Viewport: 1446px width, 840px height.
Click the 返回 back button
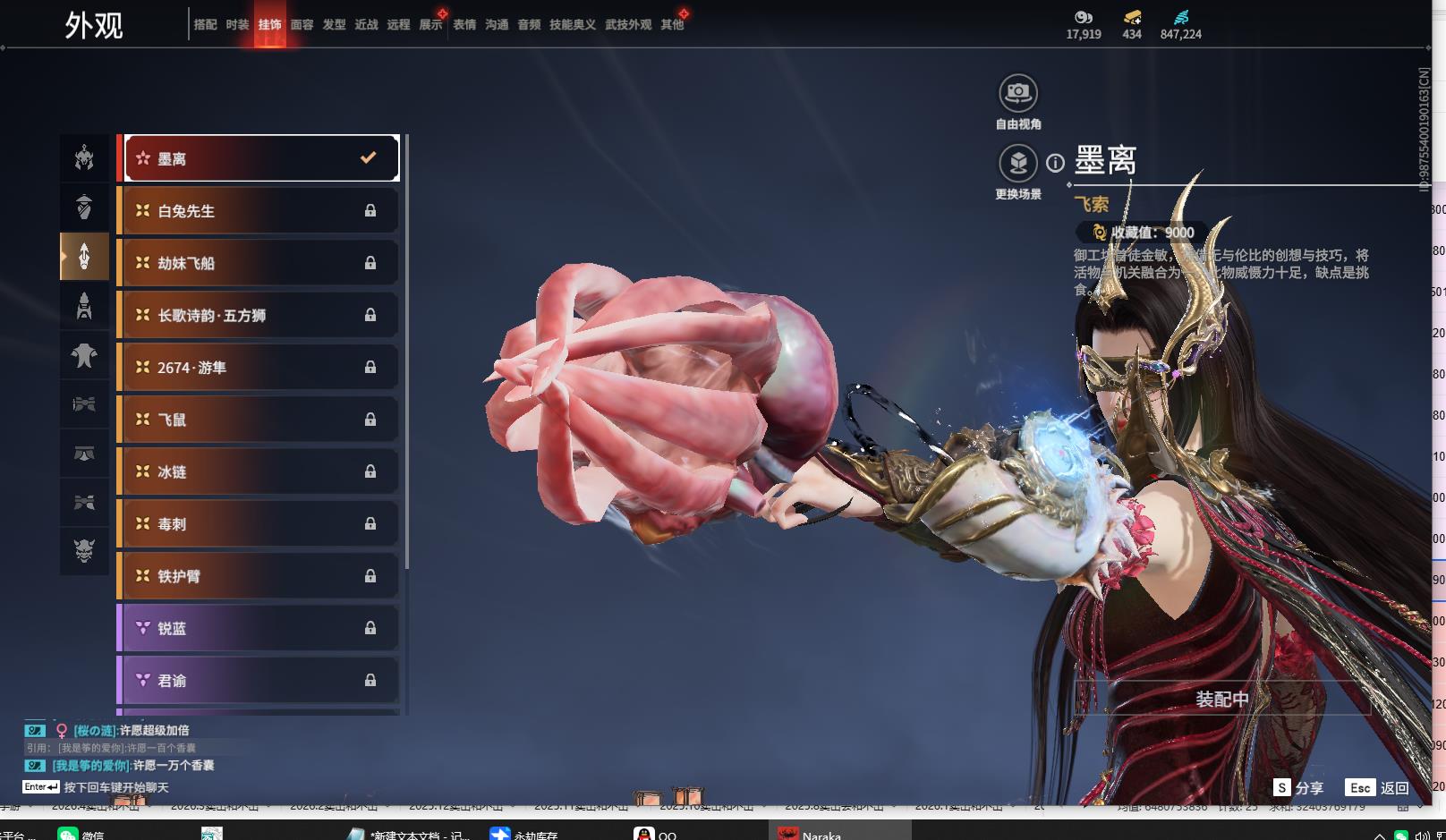pyautogui.click(x=1377, y=787)
